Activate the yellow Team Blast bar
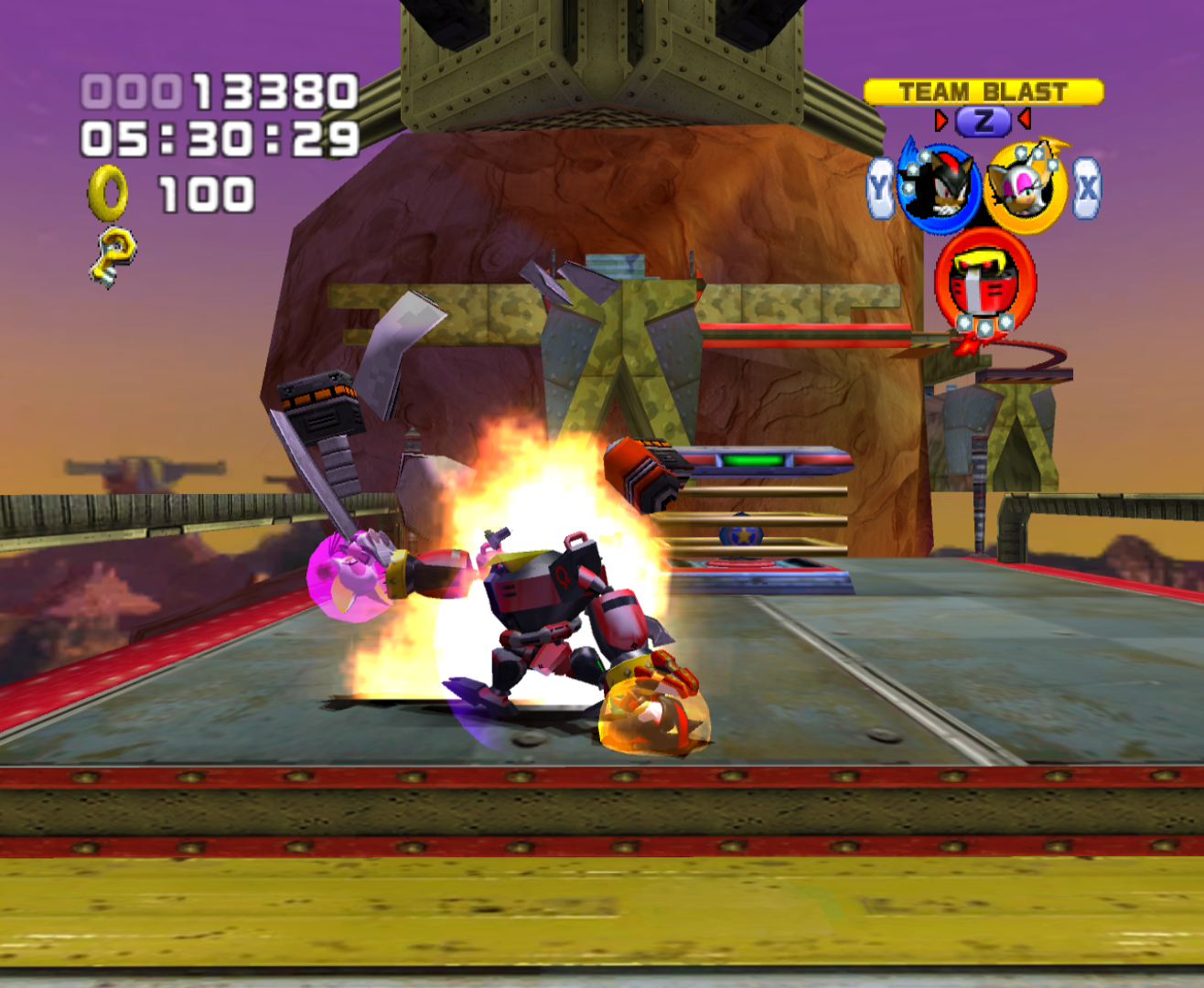 984,91
